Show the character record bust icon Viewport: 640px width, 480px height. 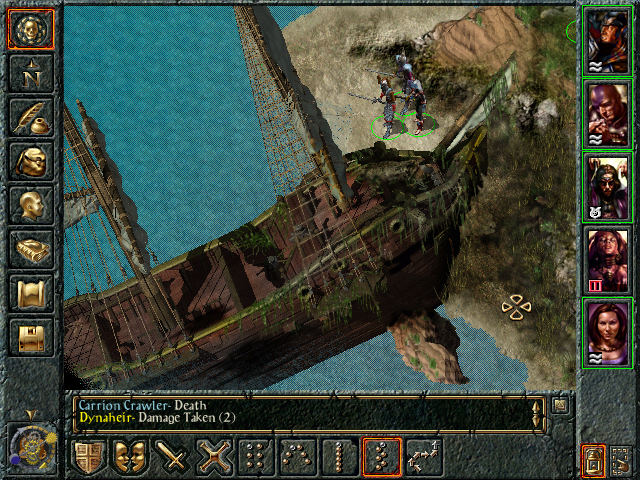tap(31, 205)
